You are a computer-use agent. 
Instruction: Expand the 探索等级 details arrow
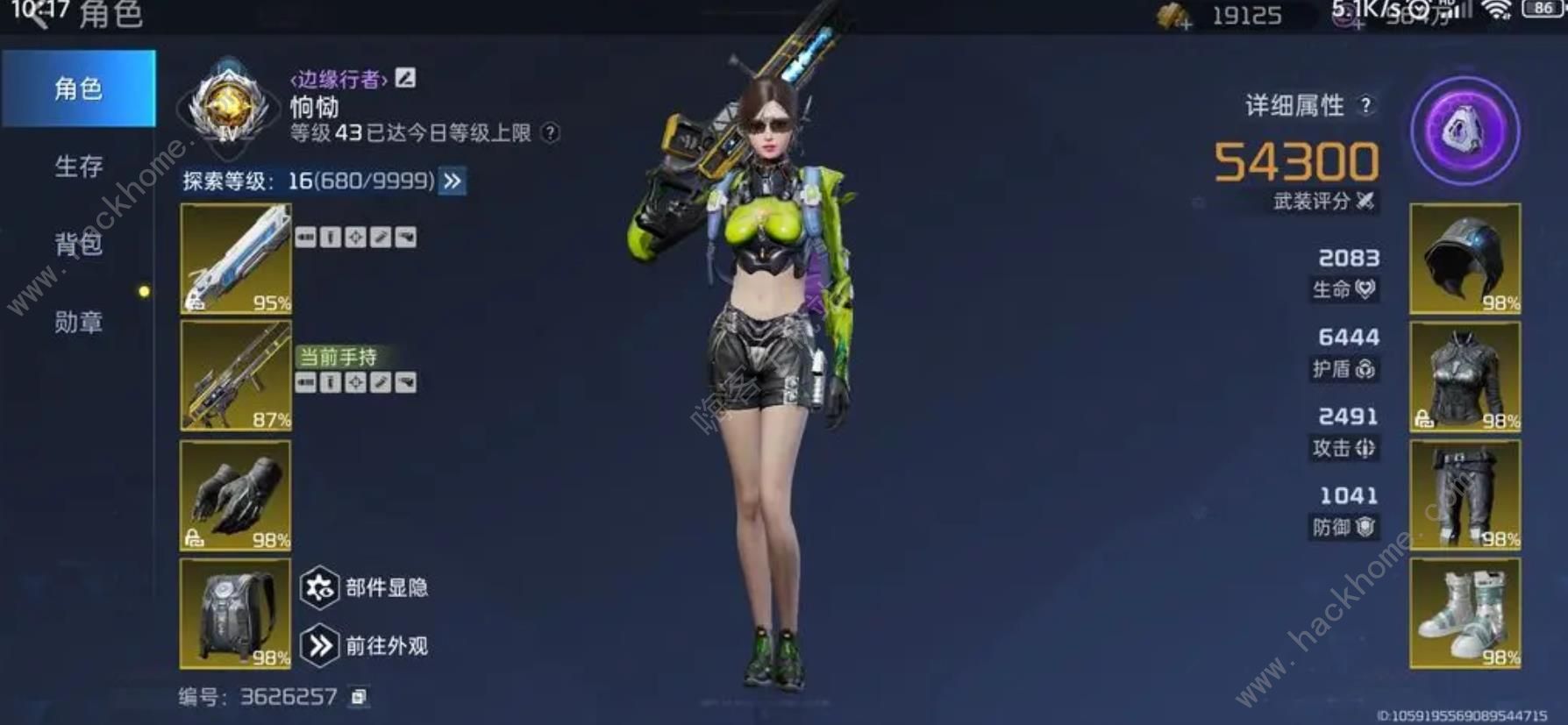(x=453, y=181)
